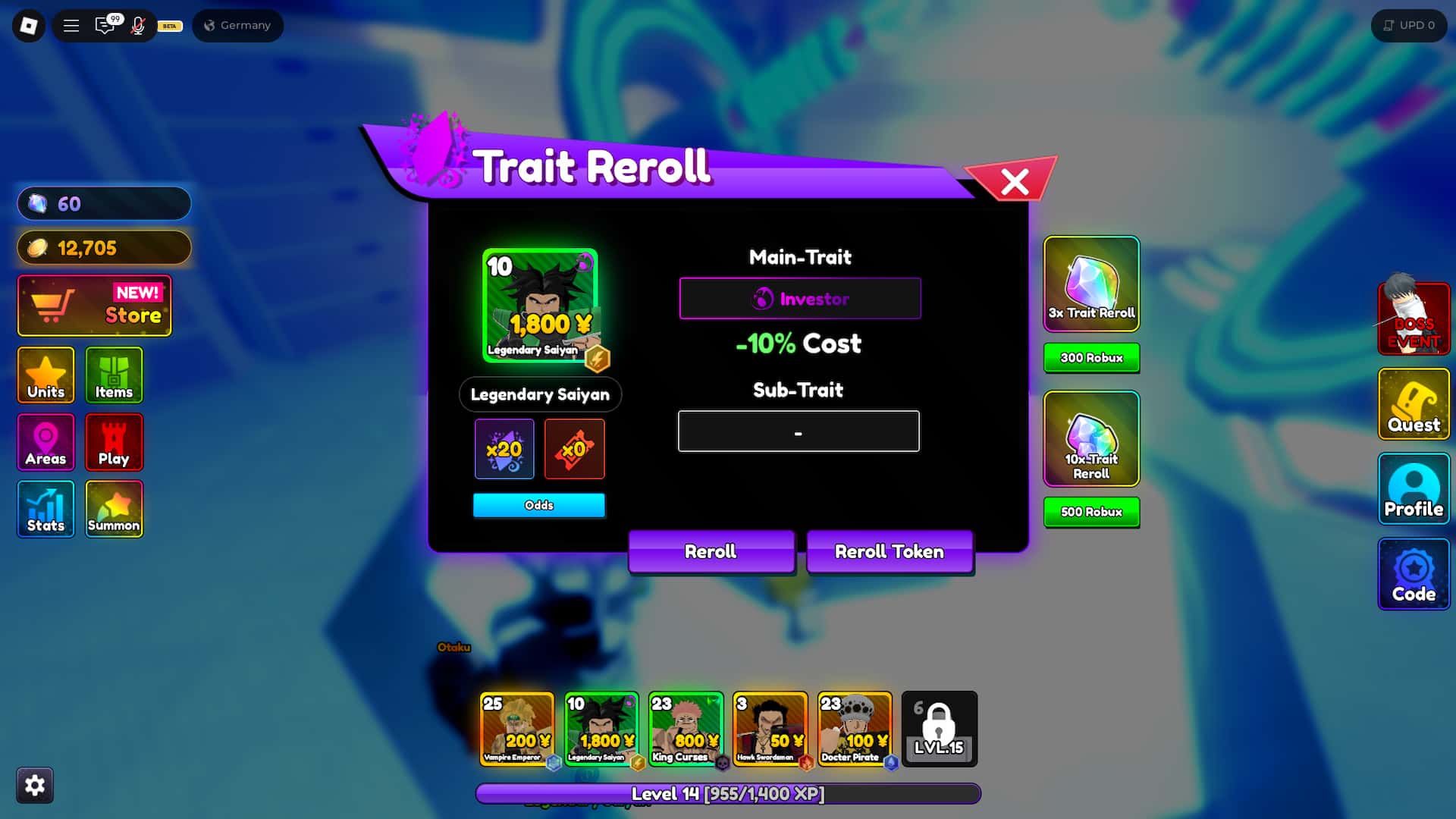Open the Quest log
Screen dimensions: 1456x819
point(1414,403)
